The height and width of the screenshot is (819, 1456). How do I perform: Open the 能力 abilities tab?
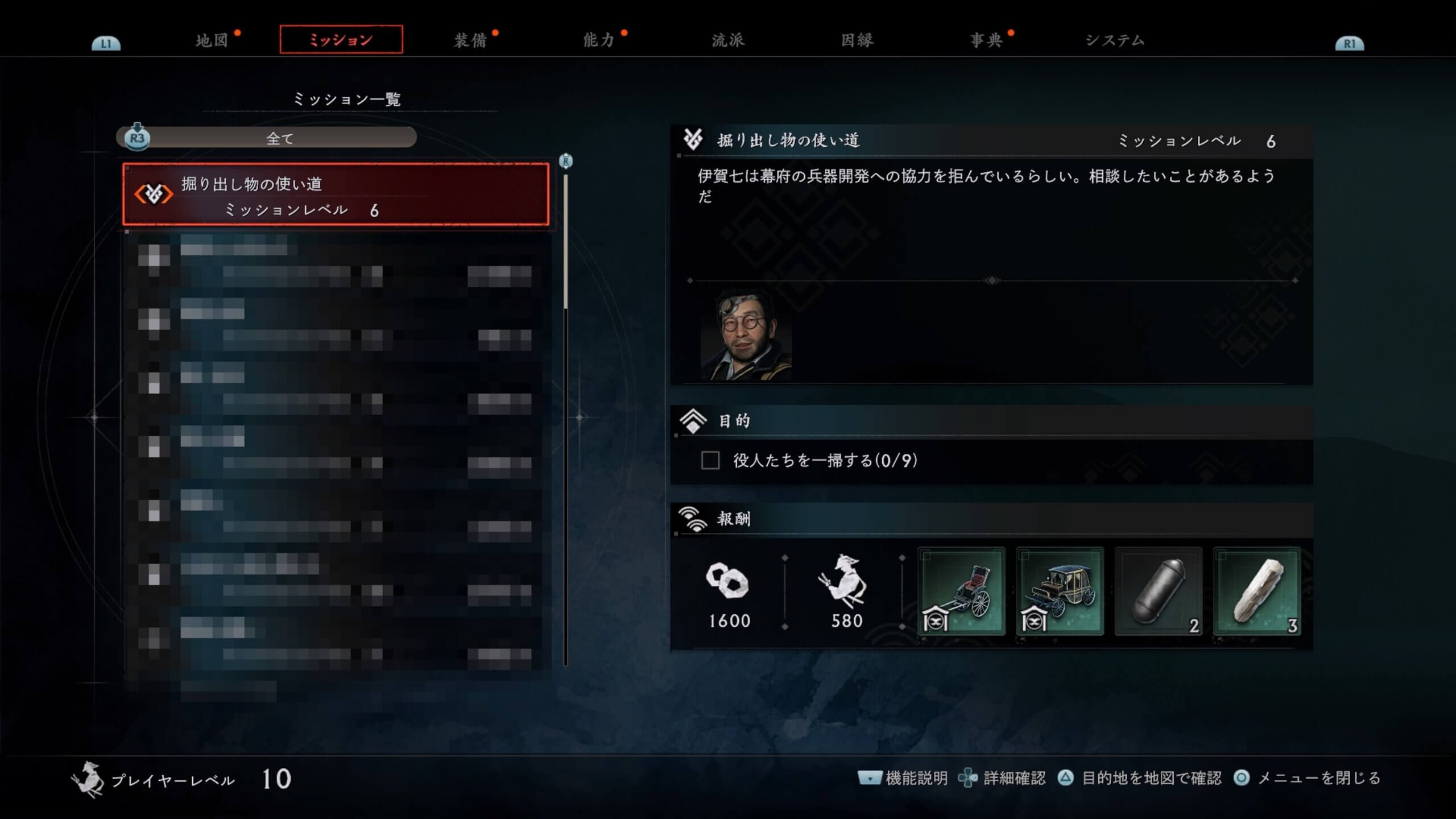click(599, 40)
